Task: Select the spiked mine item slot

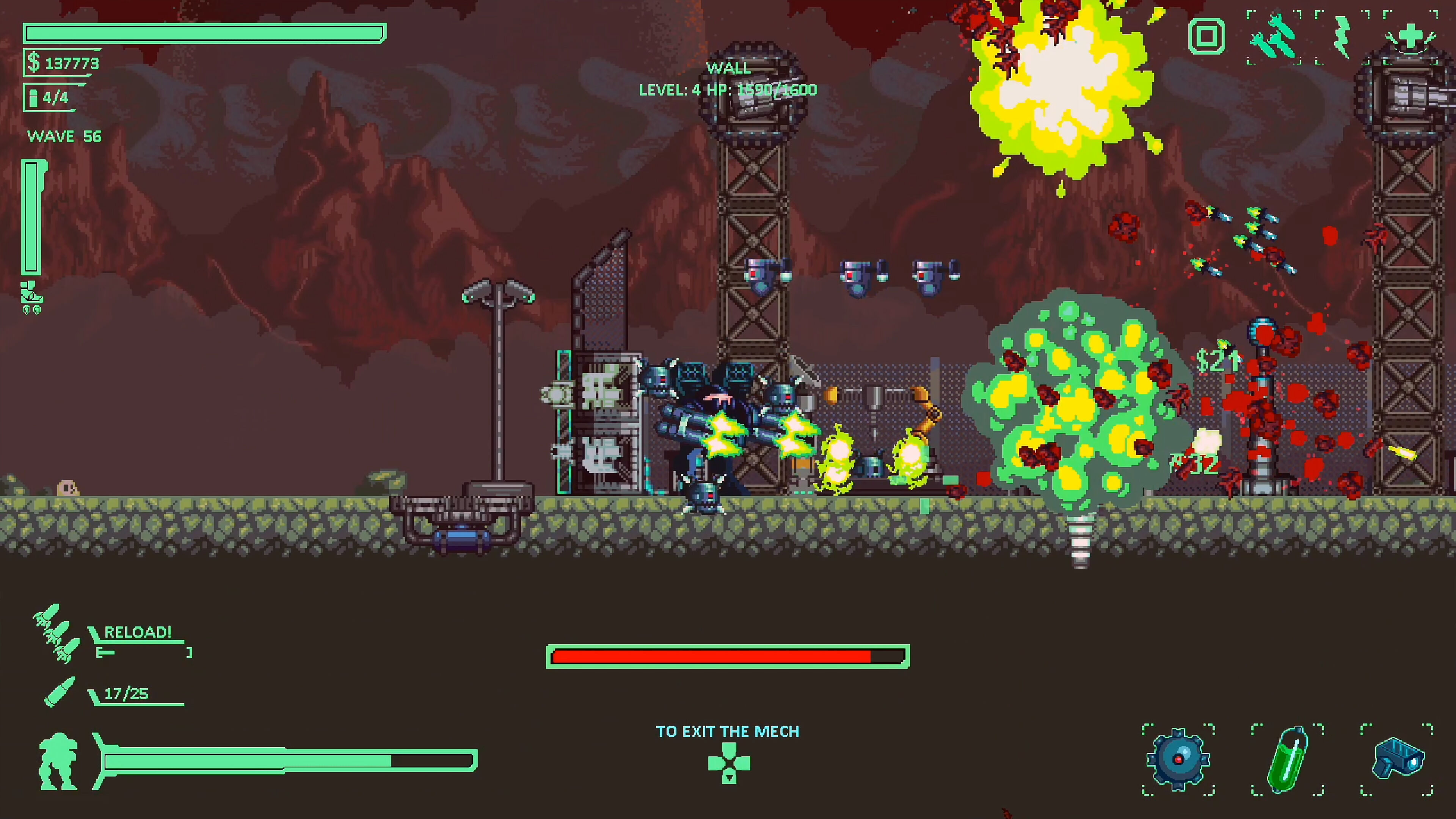Action: point(1178,759)
